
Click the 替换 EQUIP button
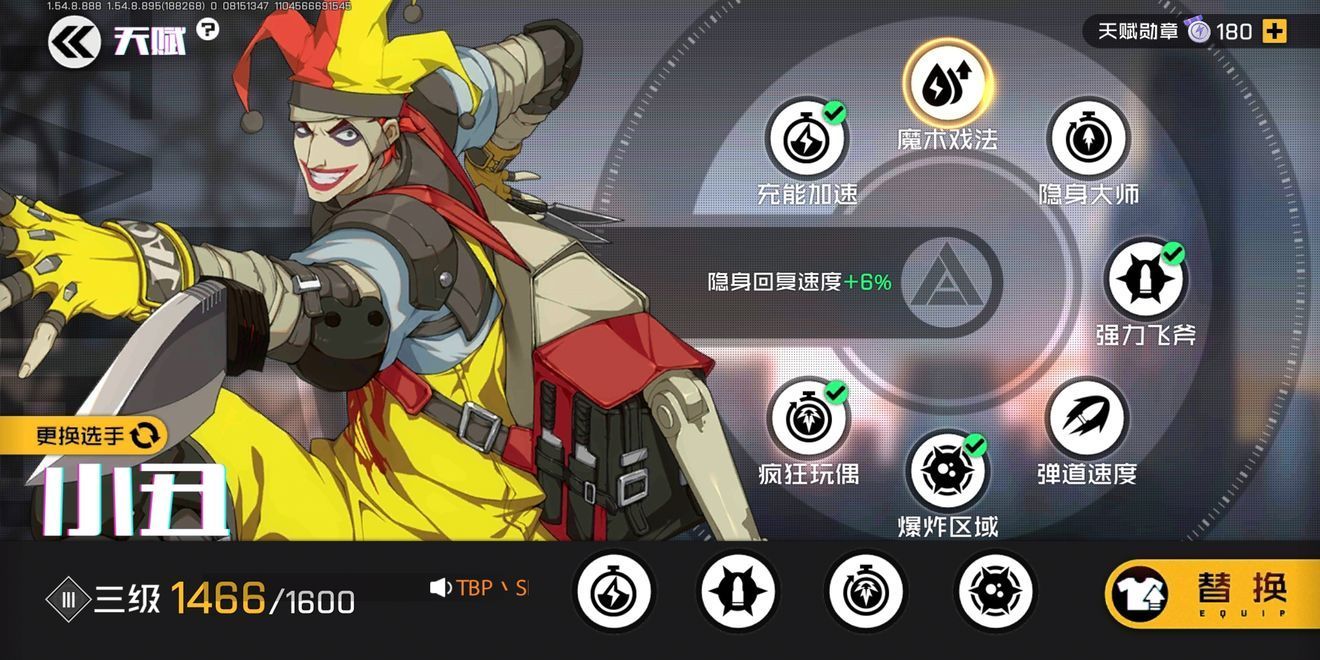1211,594
